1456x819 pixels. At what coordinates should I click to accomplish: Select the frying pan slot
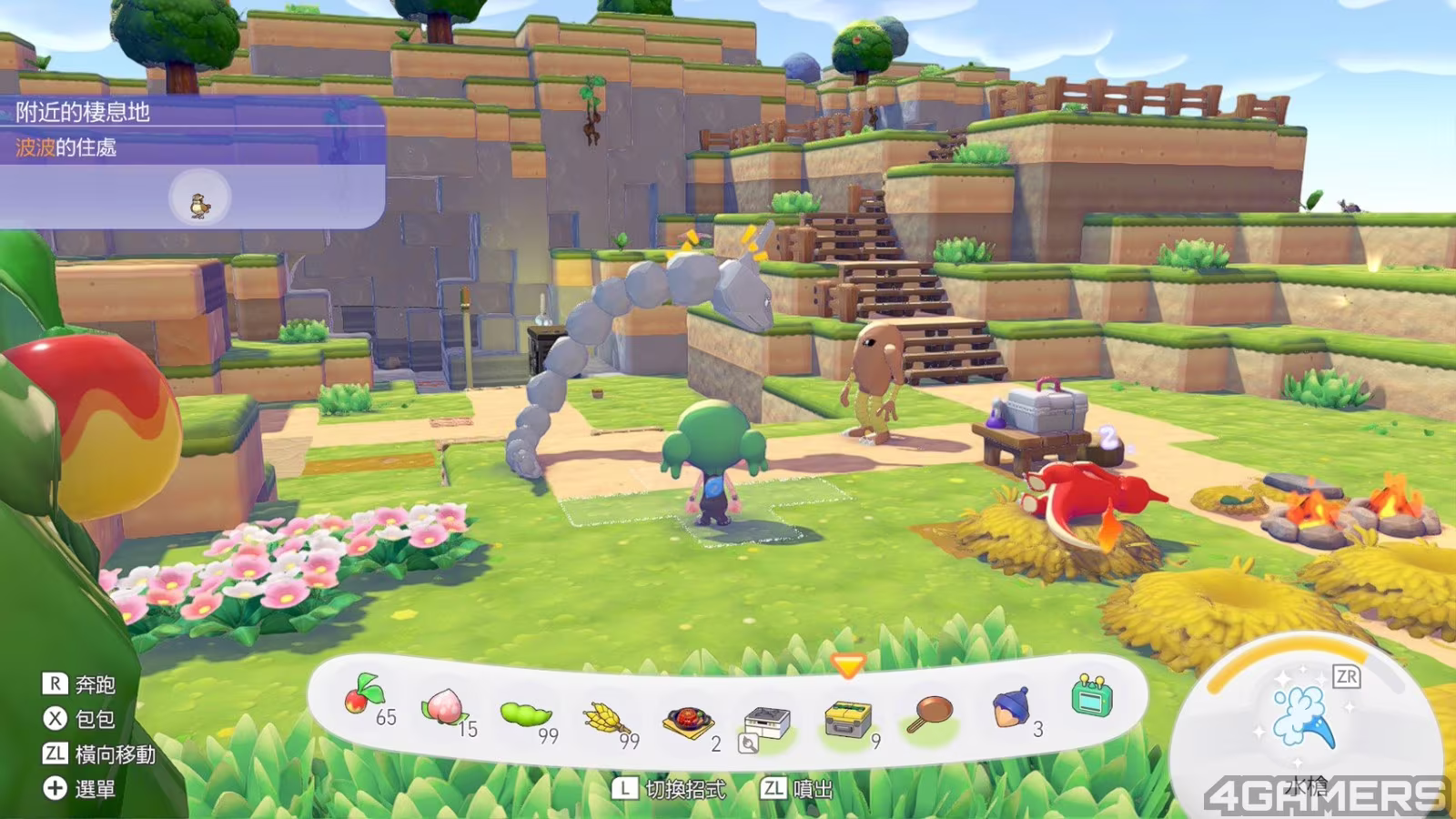tap(930, 714)
